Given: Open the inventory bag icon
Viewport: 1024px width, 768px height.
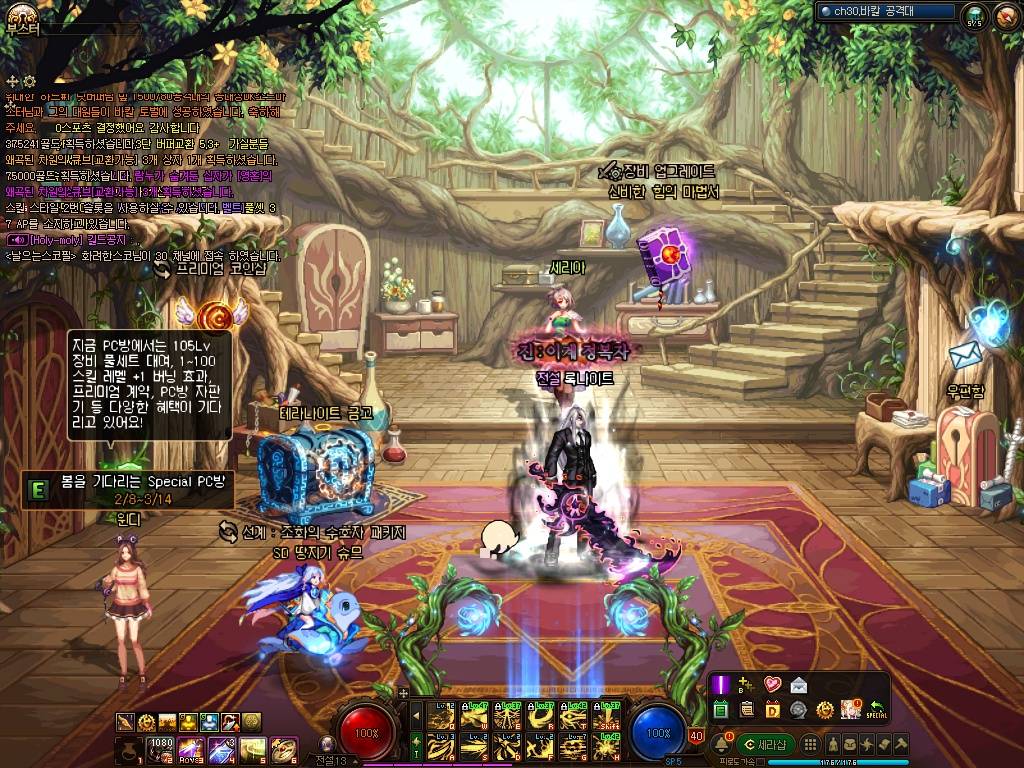Looking at the screenshot, I should (849, 745).
